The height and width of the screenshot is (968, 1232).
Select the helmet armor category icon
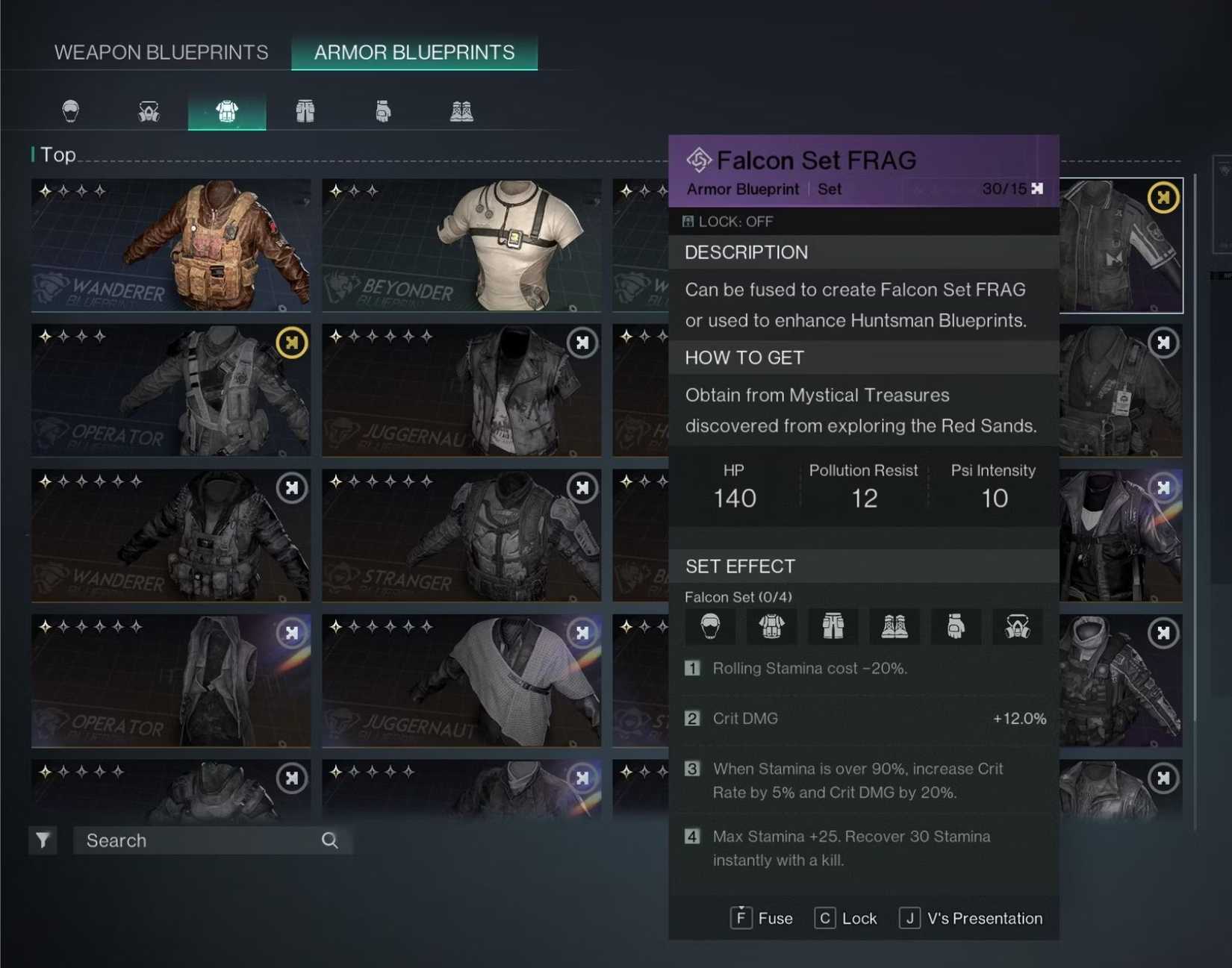pos(70,110)
